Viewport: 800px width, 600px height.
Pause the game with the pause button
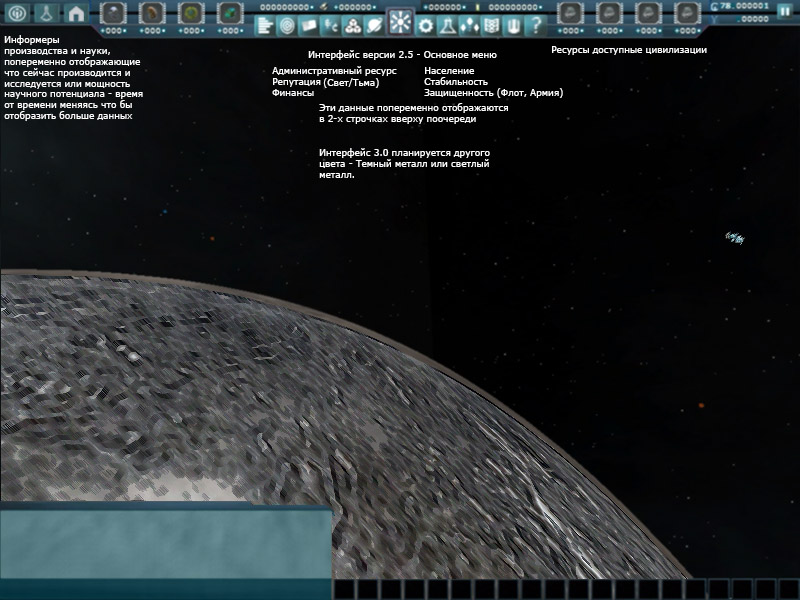784,9
